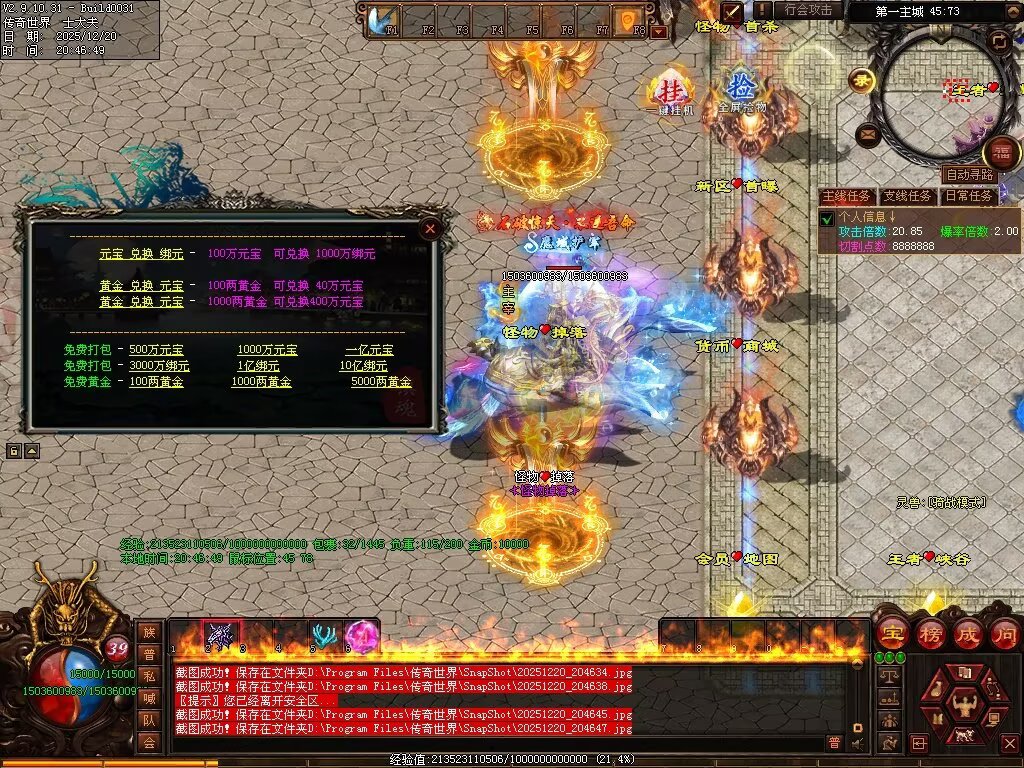Open the 支线任务 tab
Image resolution: width=1024 pixels, height=768 pixels.
tap(908, 196)
